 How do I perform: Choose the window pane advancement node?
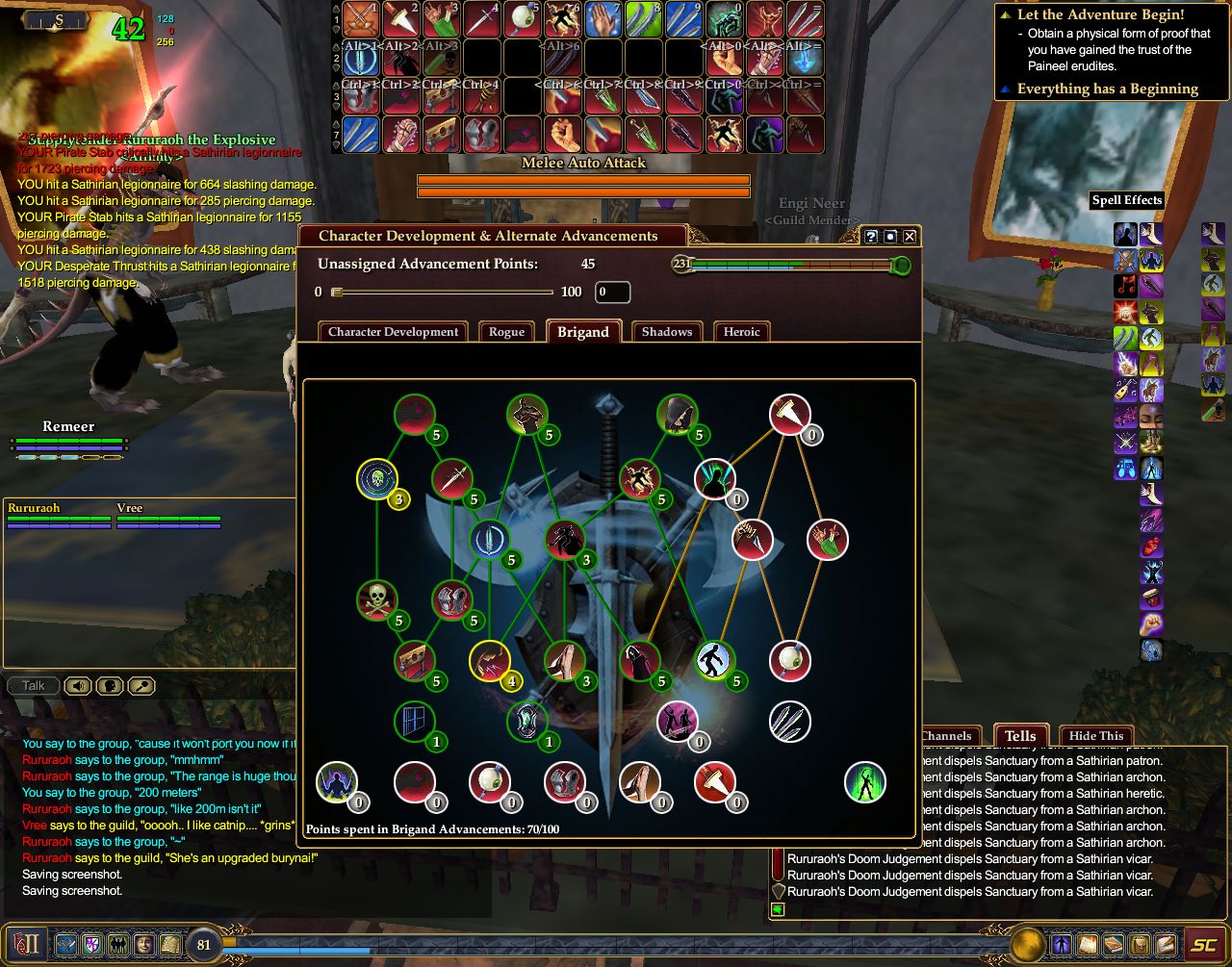(x=414, y=721)
